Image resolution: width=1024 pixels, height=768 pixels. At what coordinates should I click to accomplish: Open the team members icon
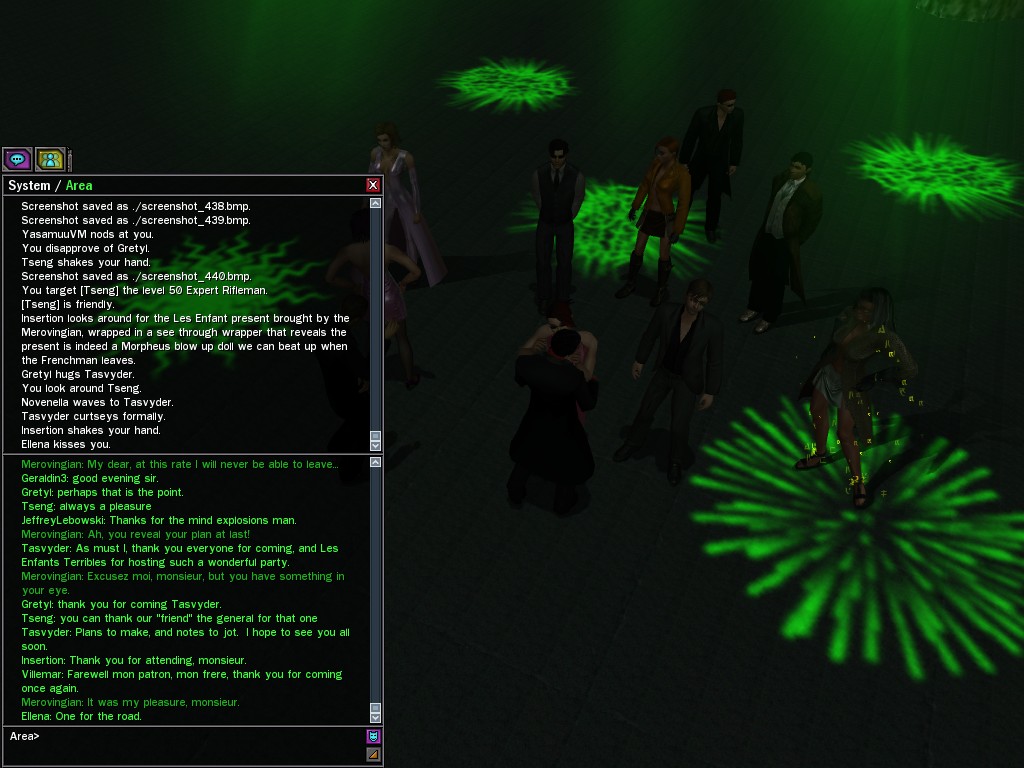tap(50, 159)
